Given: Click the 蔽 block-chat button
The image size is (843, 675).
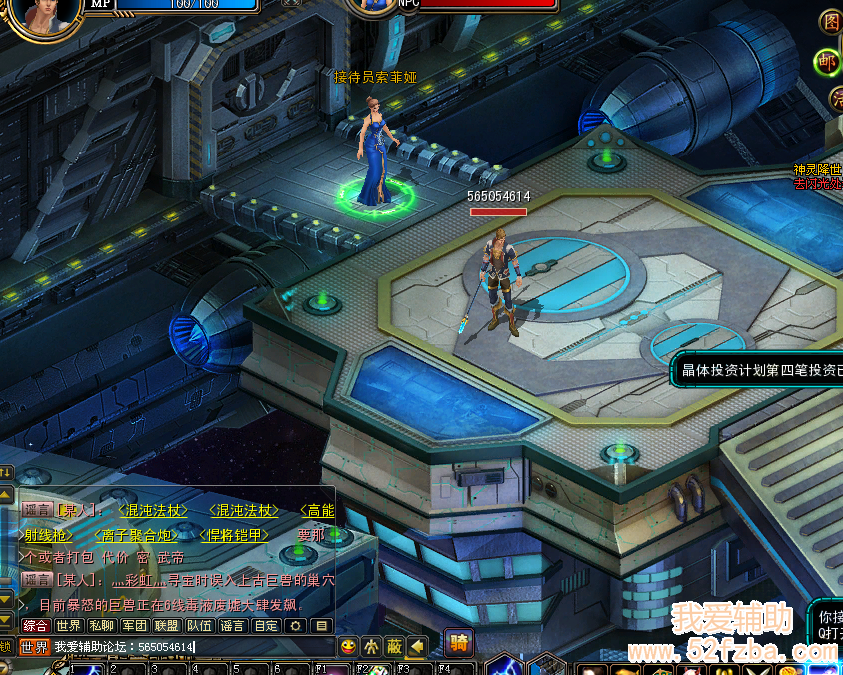Looking at the screenshot, I should tap(394, 645).
